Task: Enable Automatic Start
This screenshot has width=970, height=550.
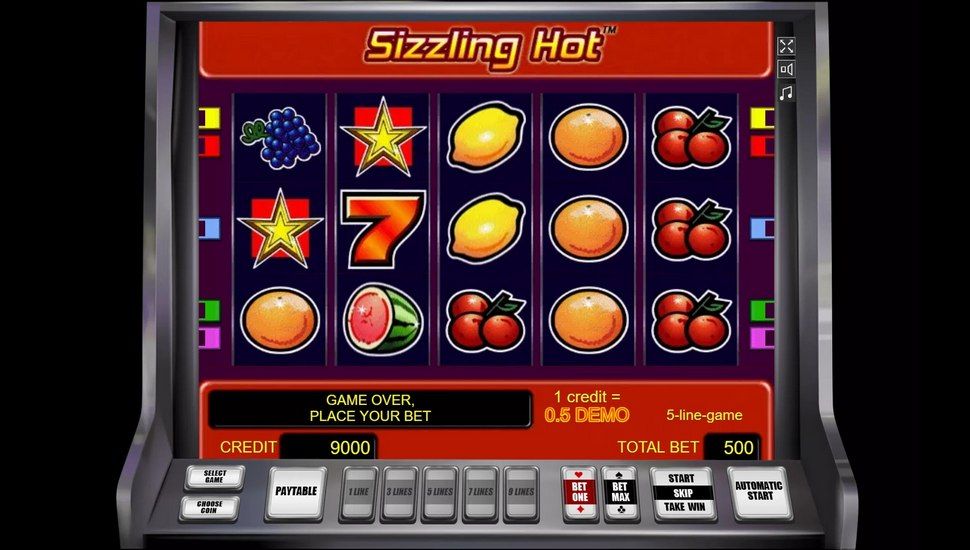Action: [x=759, y=492]
